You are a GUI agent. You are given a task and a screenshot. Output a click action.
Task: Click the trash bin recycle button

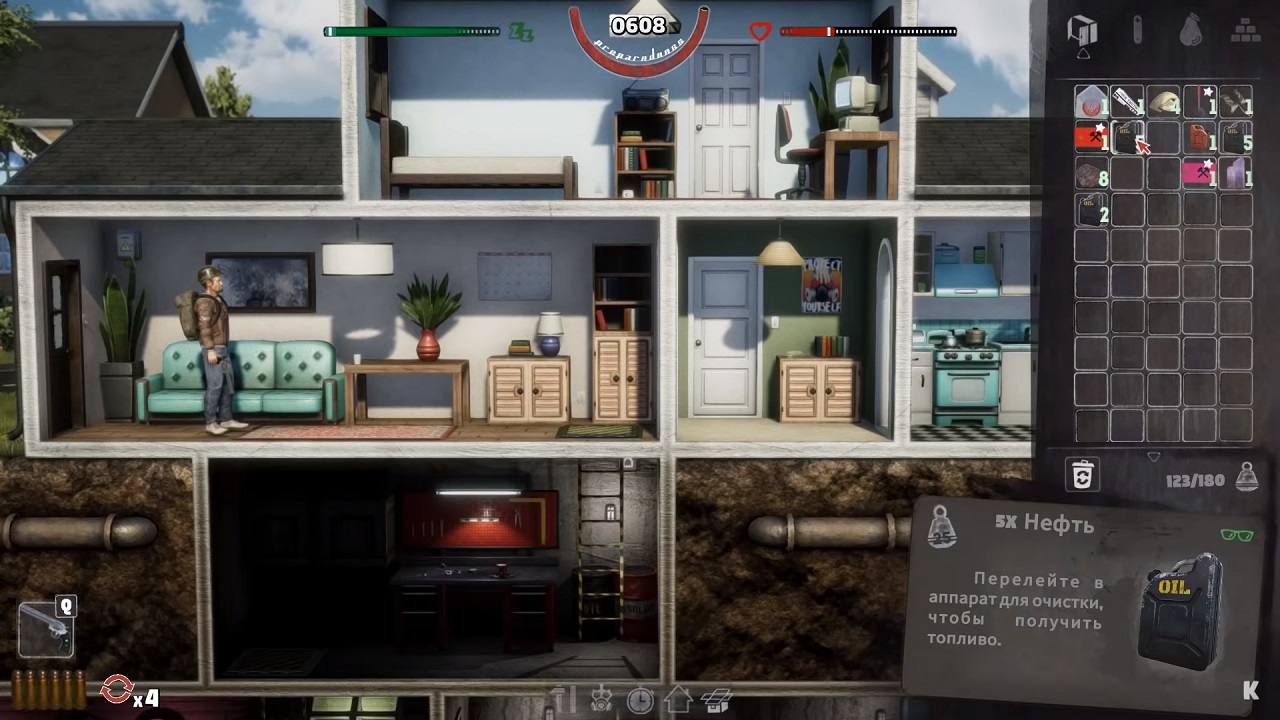[x=1083, y=476]
